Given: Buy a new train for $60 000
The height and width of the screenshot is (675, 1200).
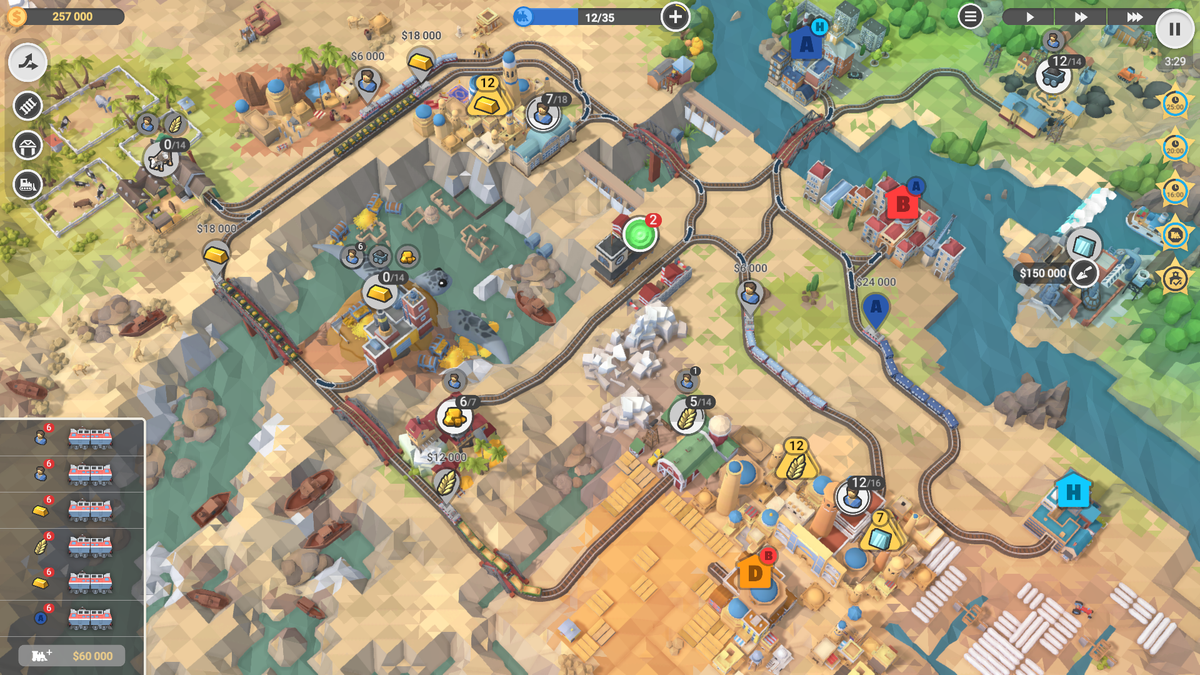Looking at the screenshot, I should pyautogui.click(x=72, y=656).
